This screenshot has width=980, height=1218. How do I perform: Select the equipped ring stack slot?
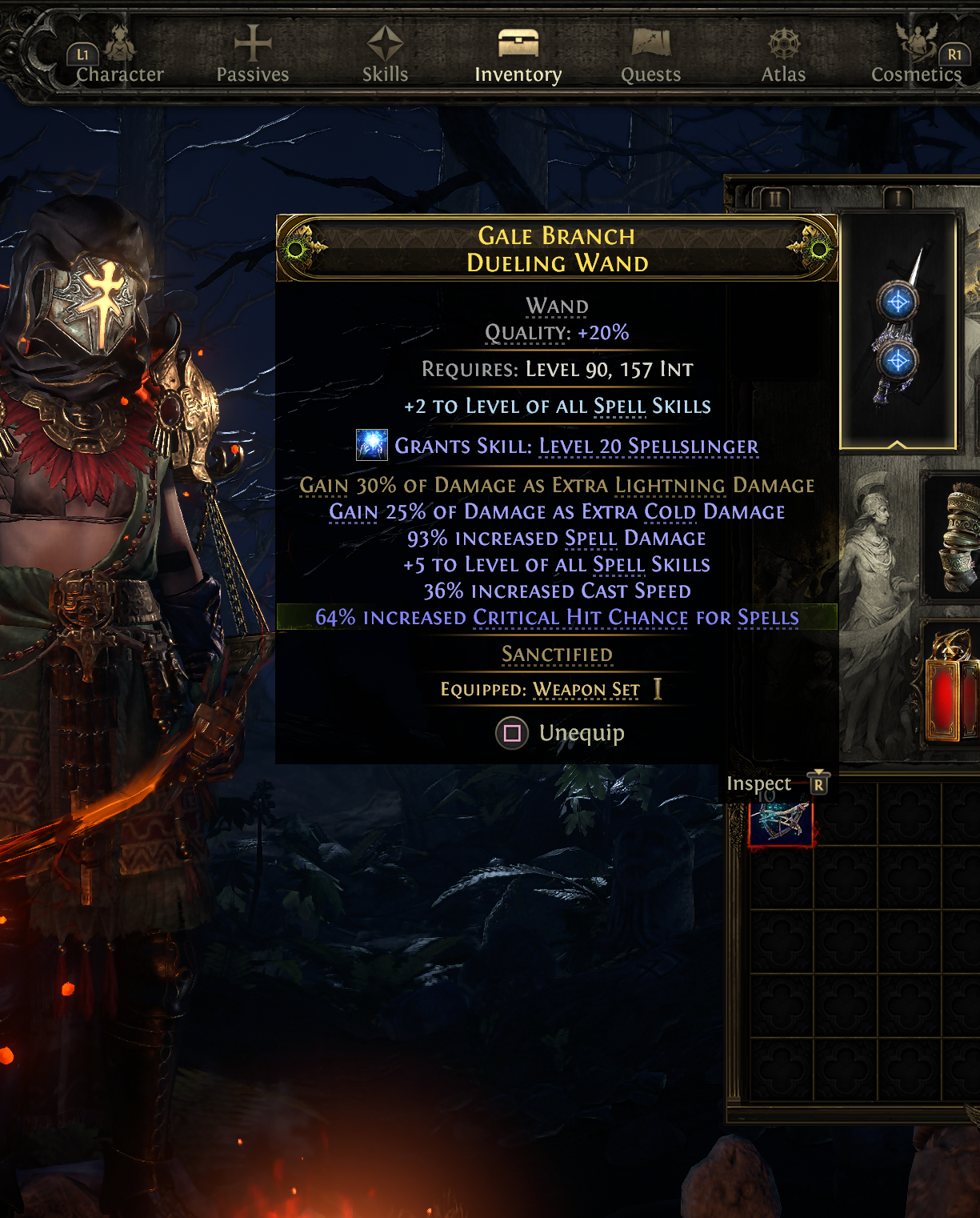click(956, 536)
